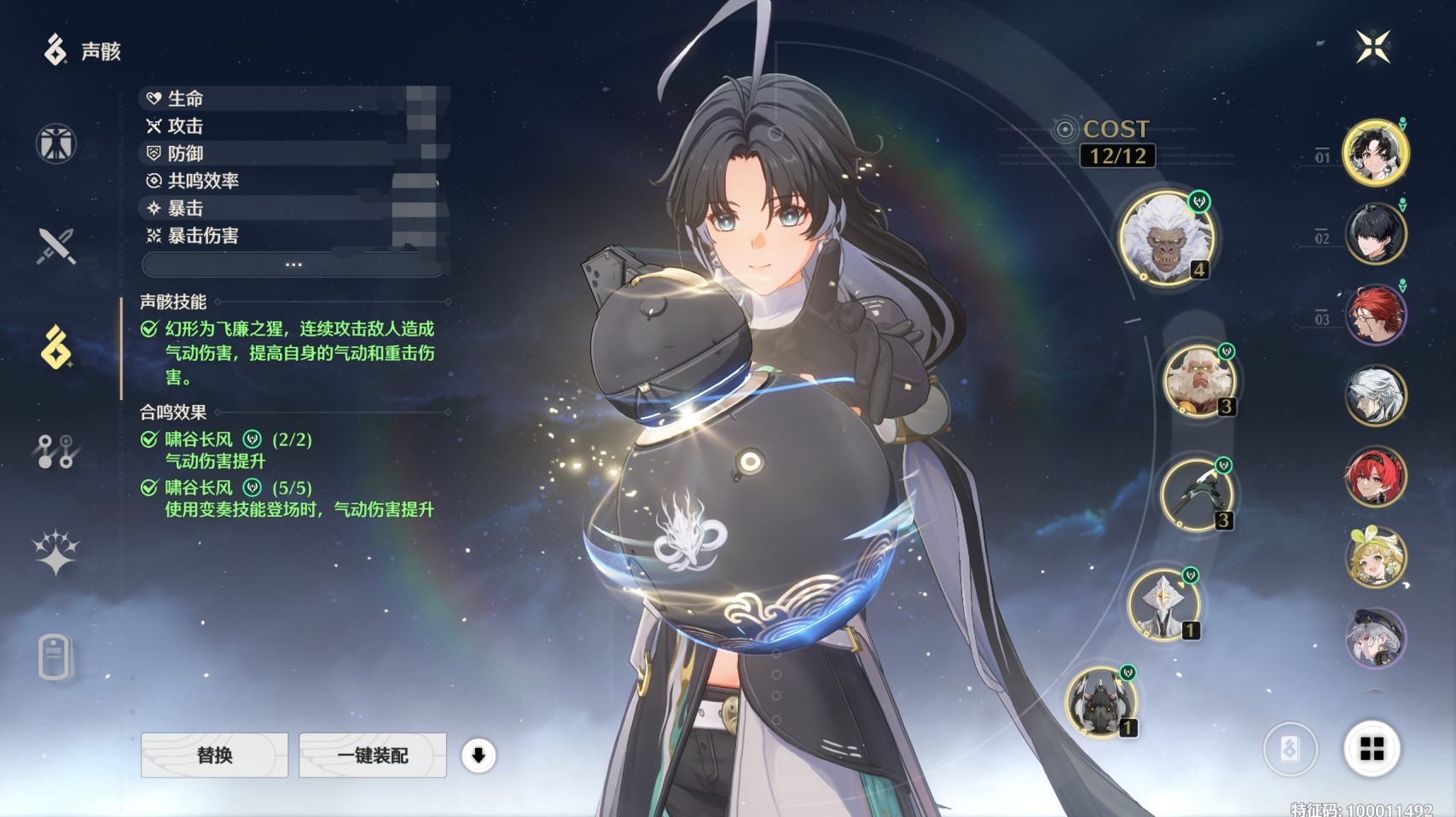The image size is (1456, 817).
Task: Choose the blonde character with green leaves
Action: (1375, 557)
